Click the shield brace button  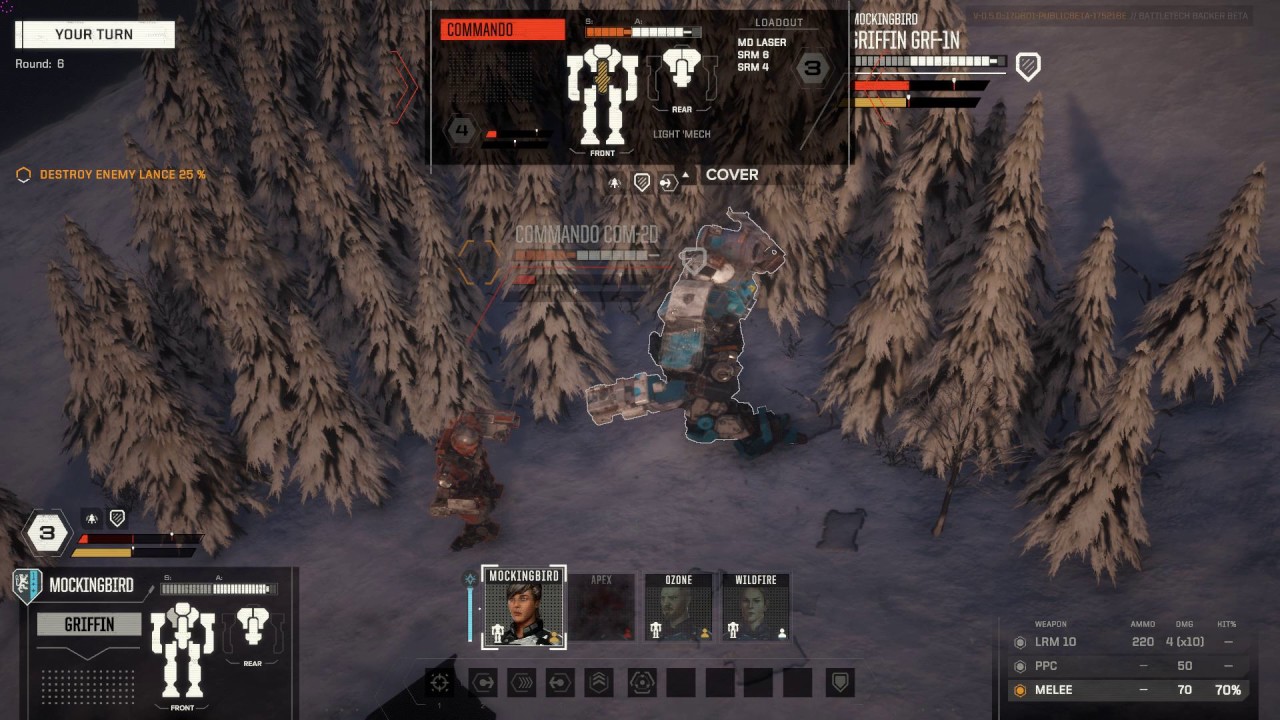click(x=841, y=683)
